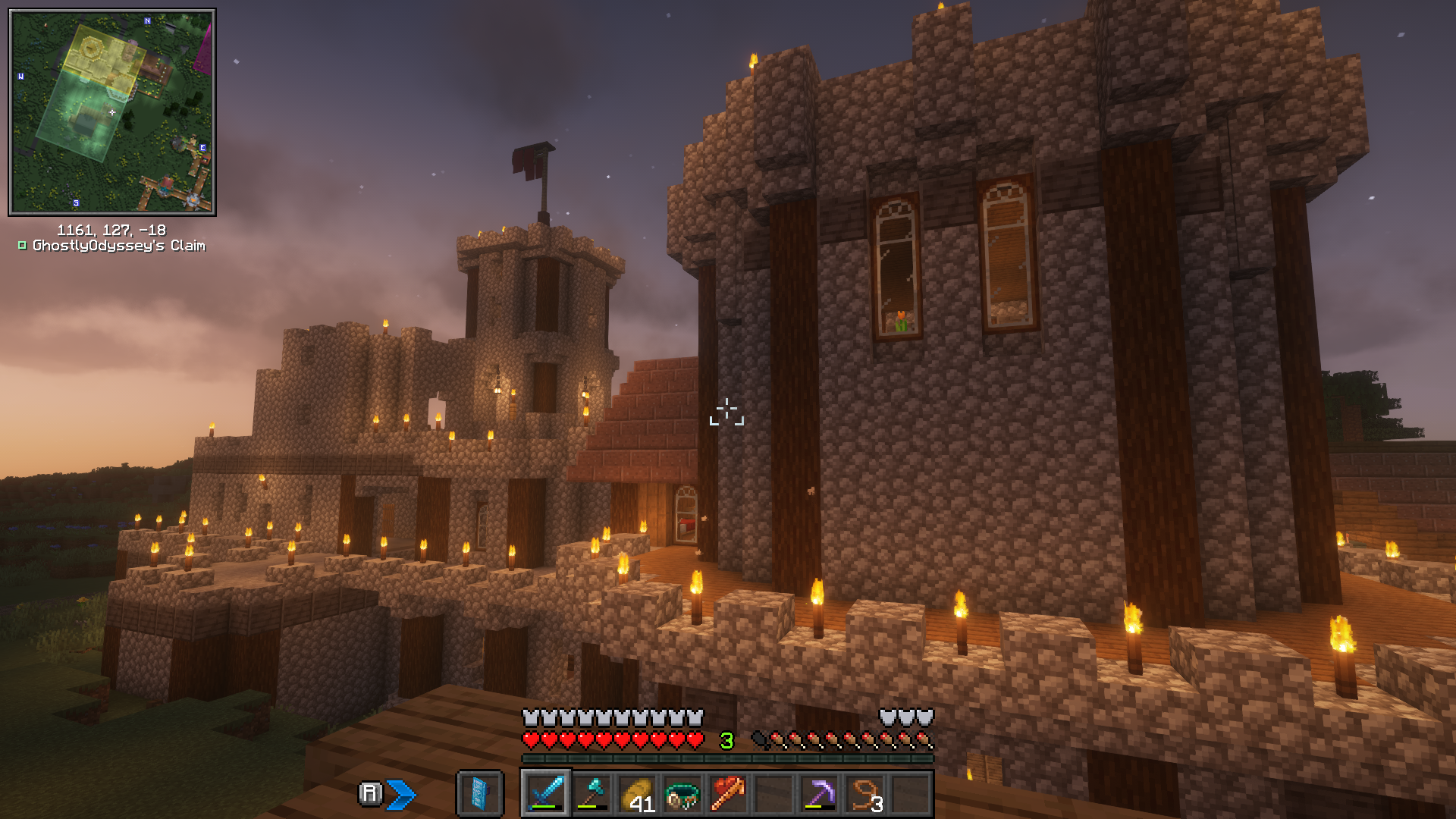The image size is (1456, 819).
Task: Select the diamond sword hotbar slot
Action: (x=546, y=794)
